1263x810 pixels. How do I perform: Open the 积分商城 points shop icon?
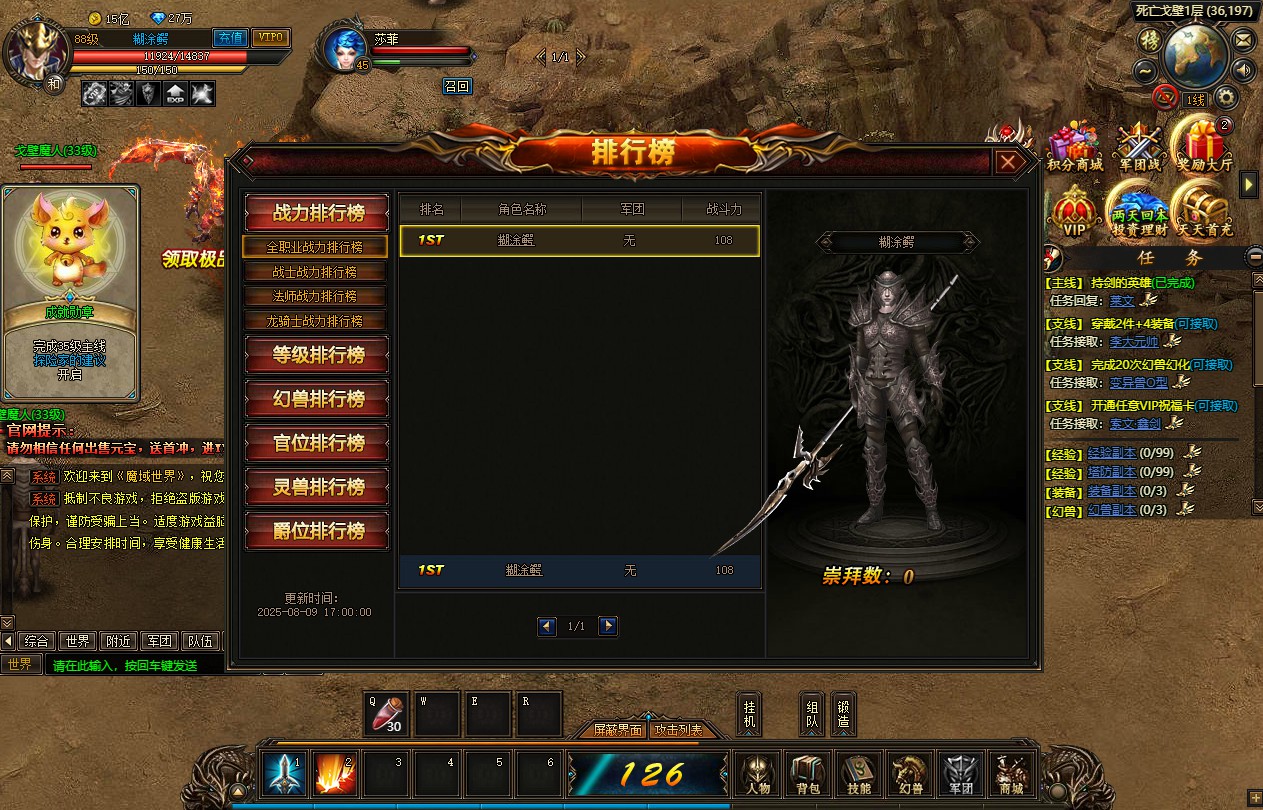point(1074,147)
